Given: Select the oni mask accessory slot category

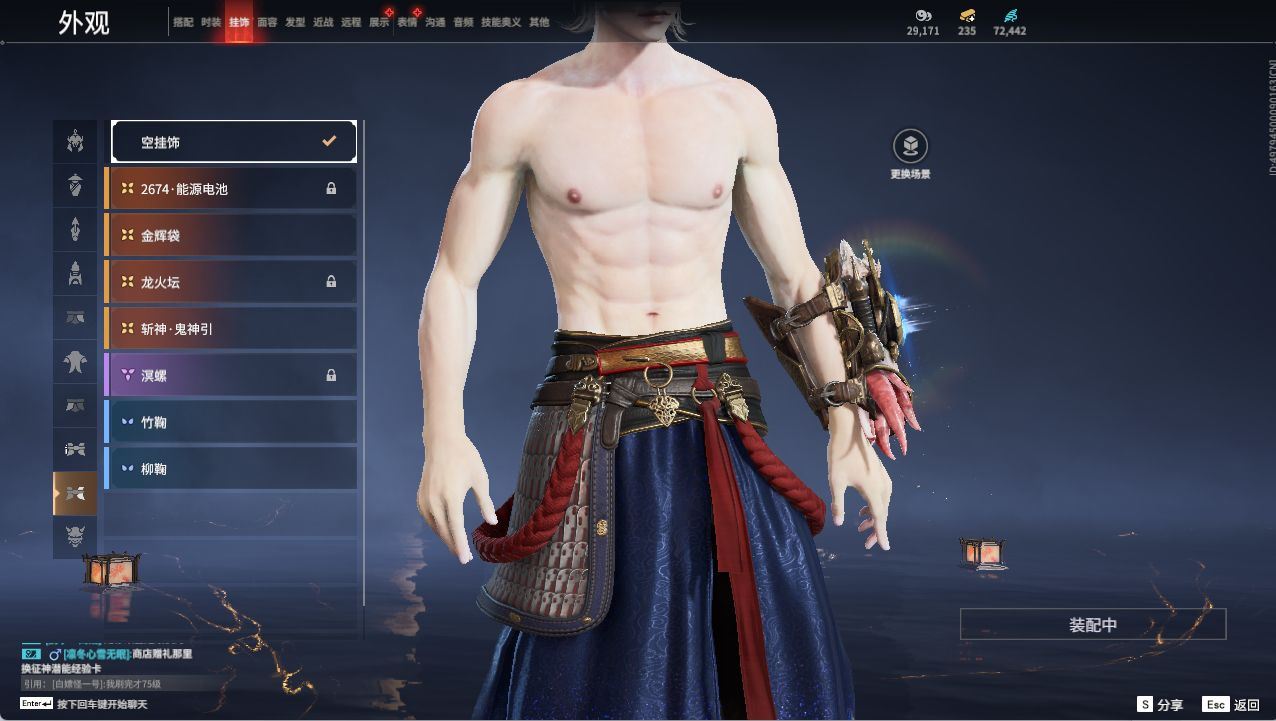Looking at the screenshot, I should click(x=75, y=538).
